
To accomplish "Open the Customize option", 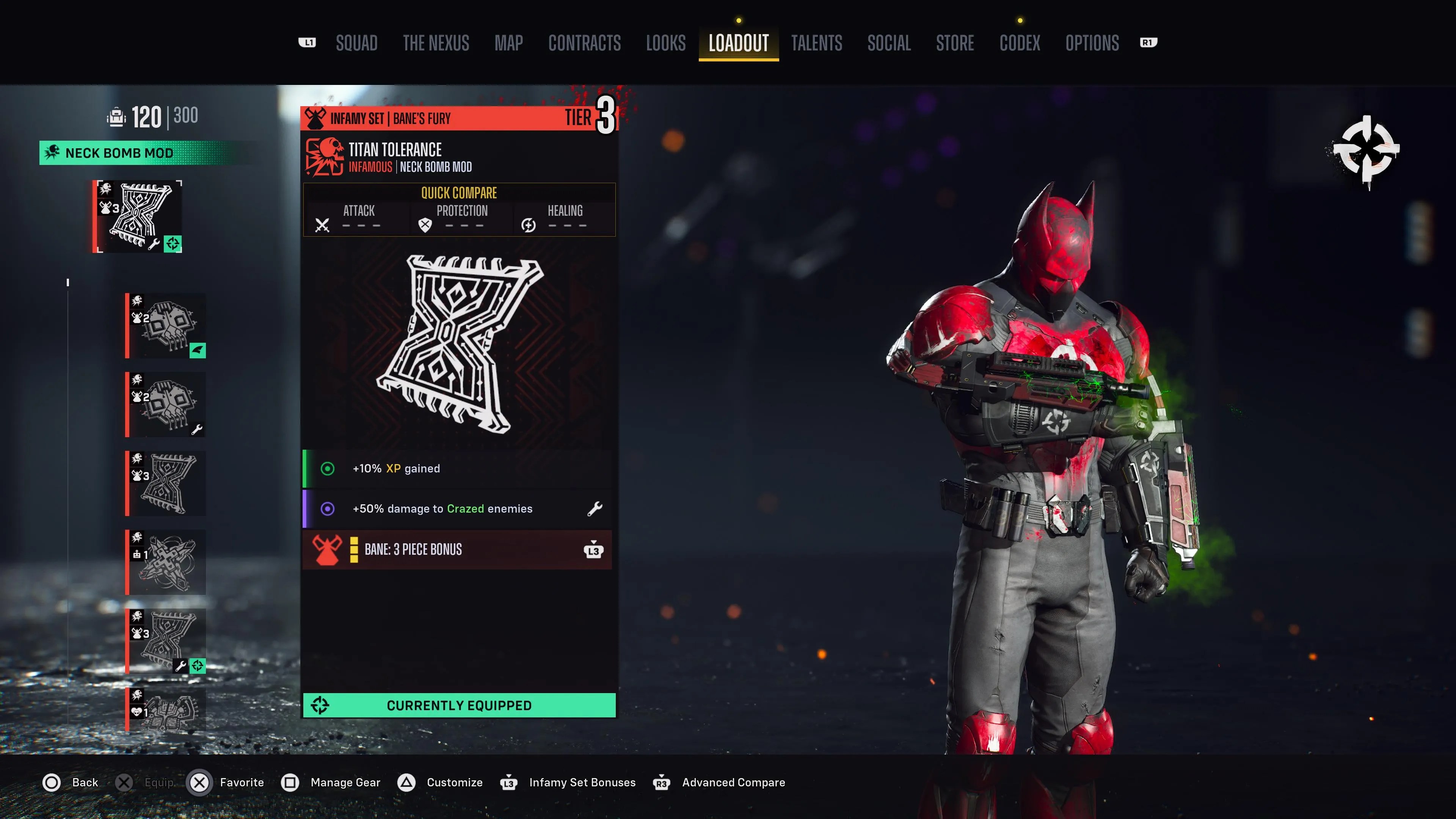I will (x=455, y=782).
